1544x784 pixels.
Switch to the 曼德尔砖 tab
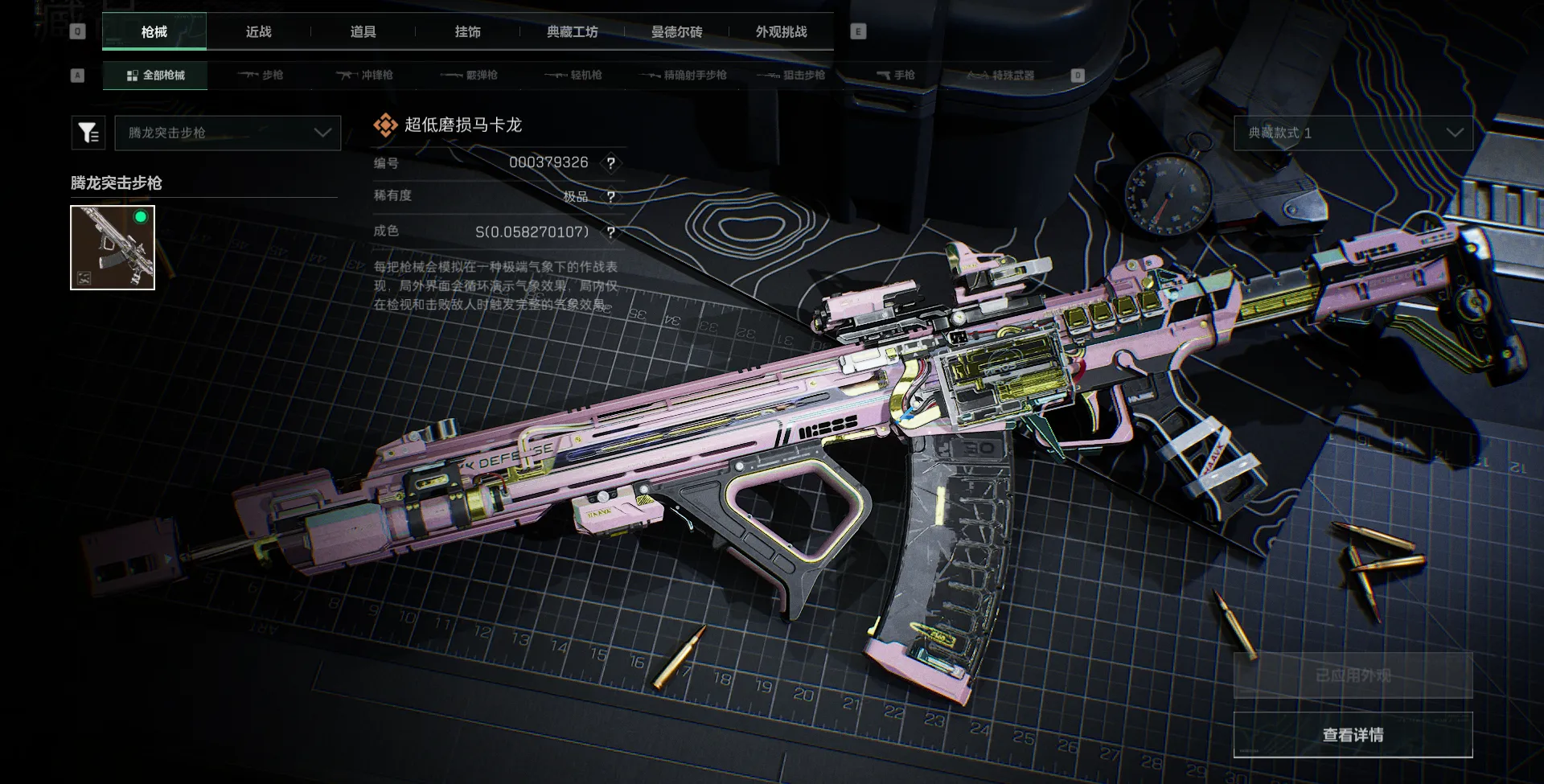676,31
